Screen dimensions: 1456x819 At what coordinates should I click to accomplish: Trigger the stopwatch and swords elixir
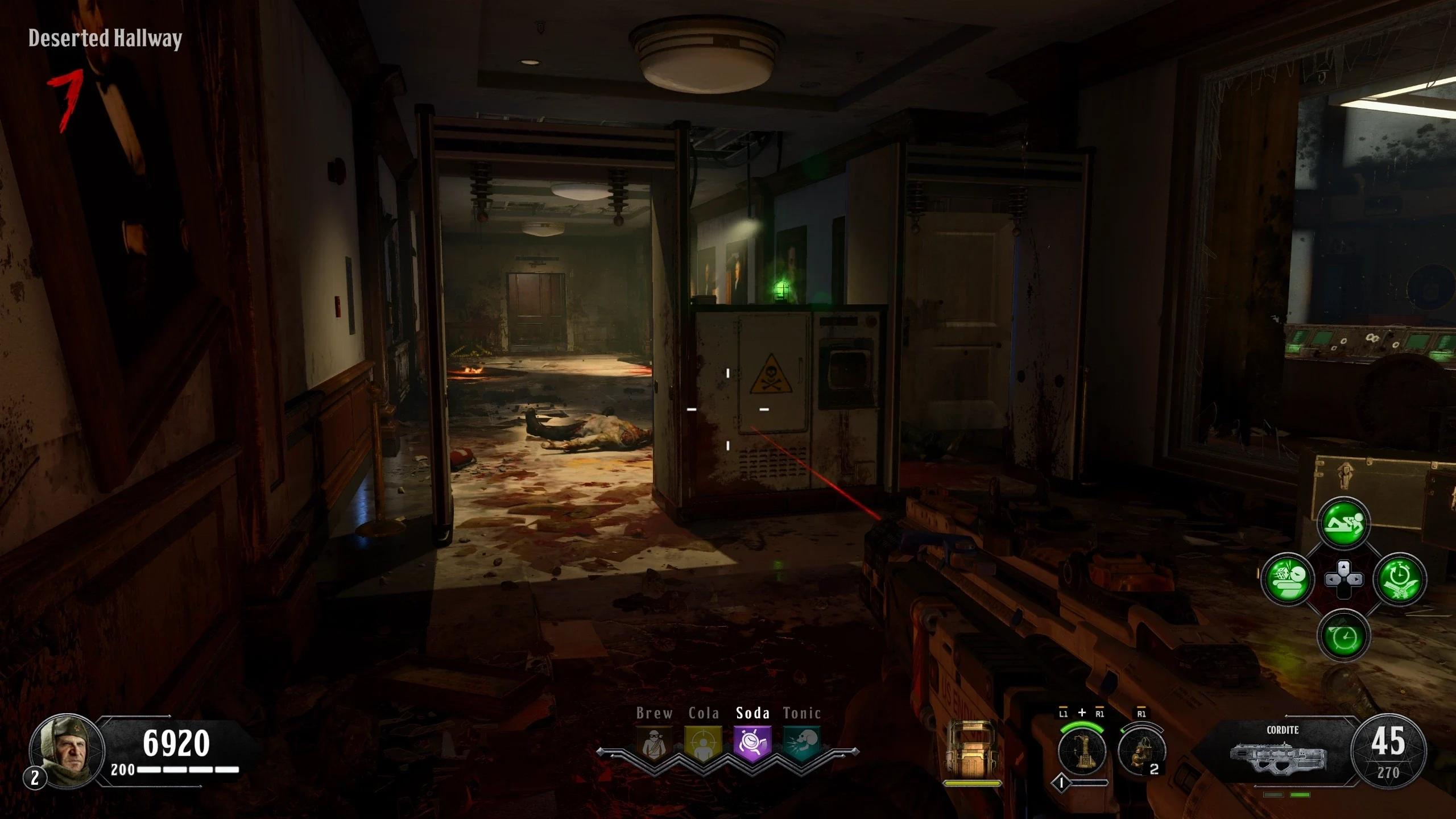pyautogui.click(x=1400, y=580)
